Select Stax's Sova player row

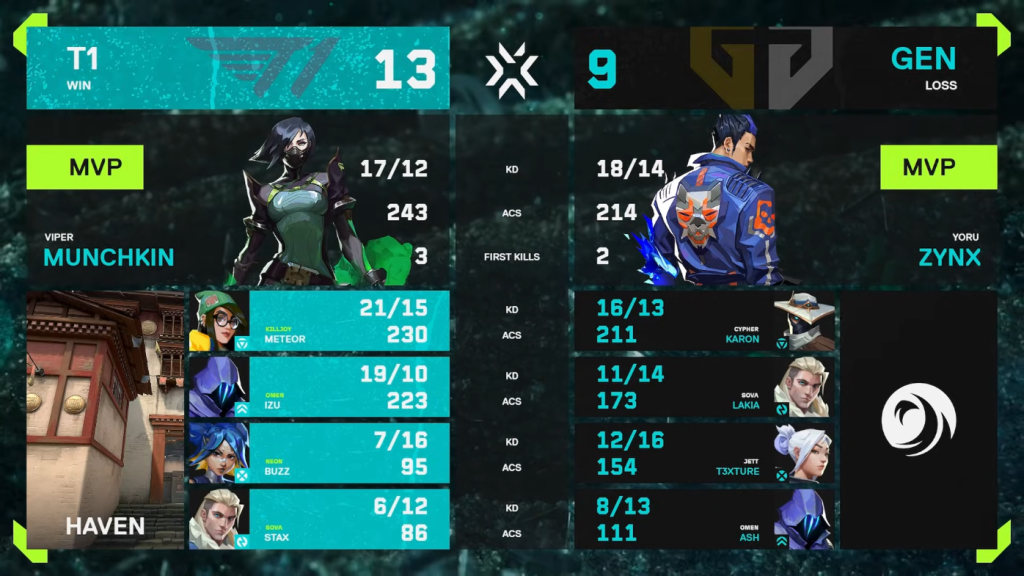click(x=320, y=519)
